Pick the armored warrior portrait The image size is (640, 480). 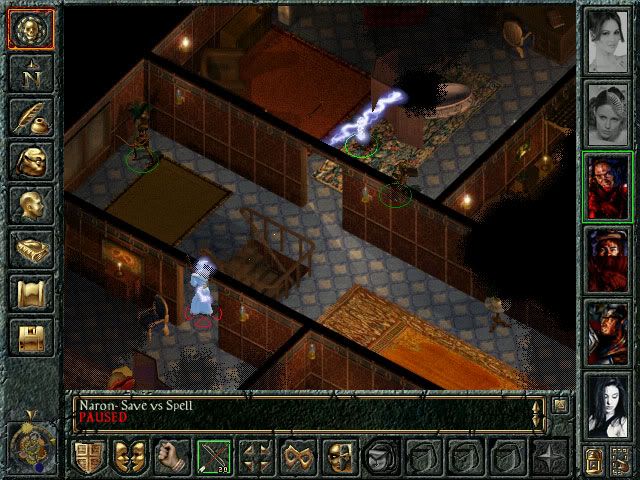tap(607, 330)
